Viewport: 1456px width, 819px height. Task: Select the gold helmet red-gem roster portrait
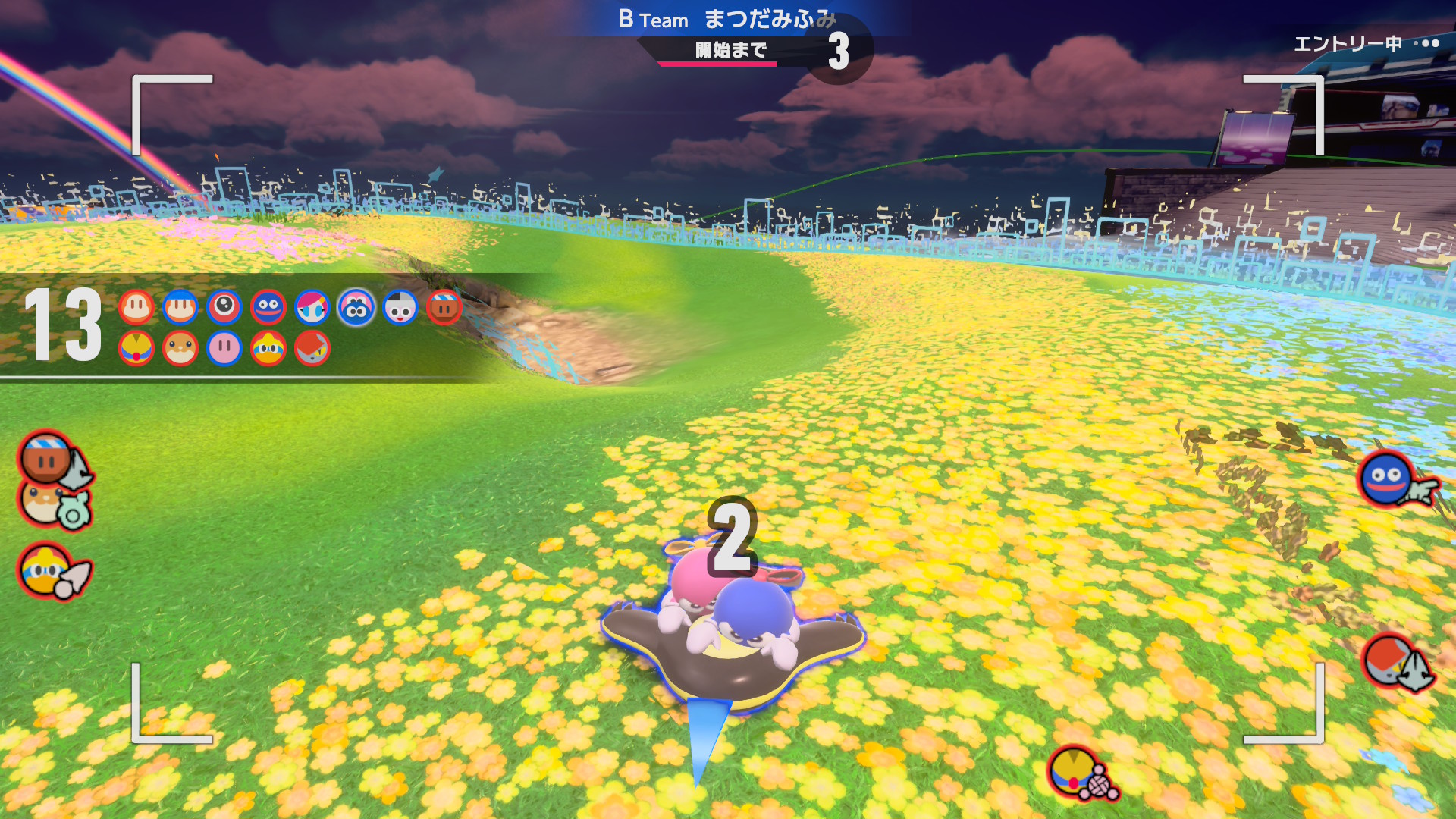click(136, 348)
